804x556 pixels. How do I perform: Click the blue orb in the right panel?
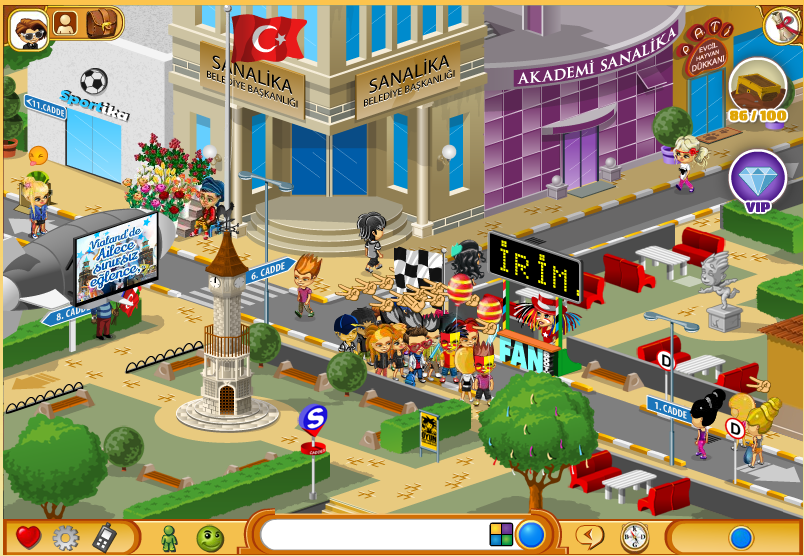pyautogui.click(x=741, y=537)
